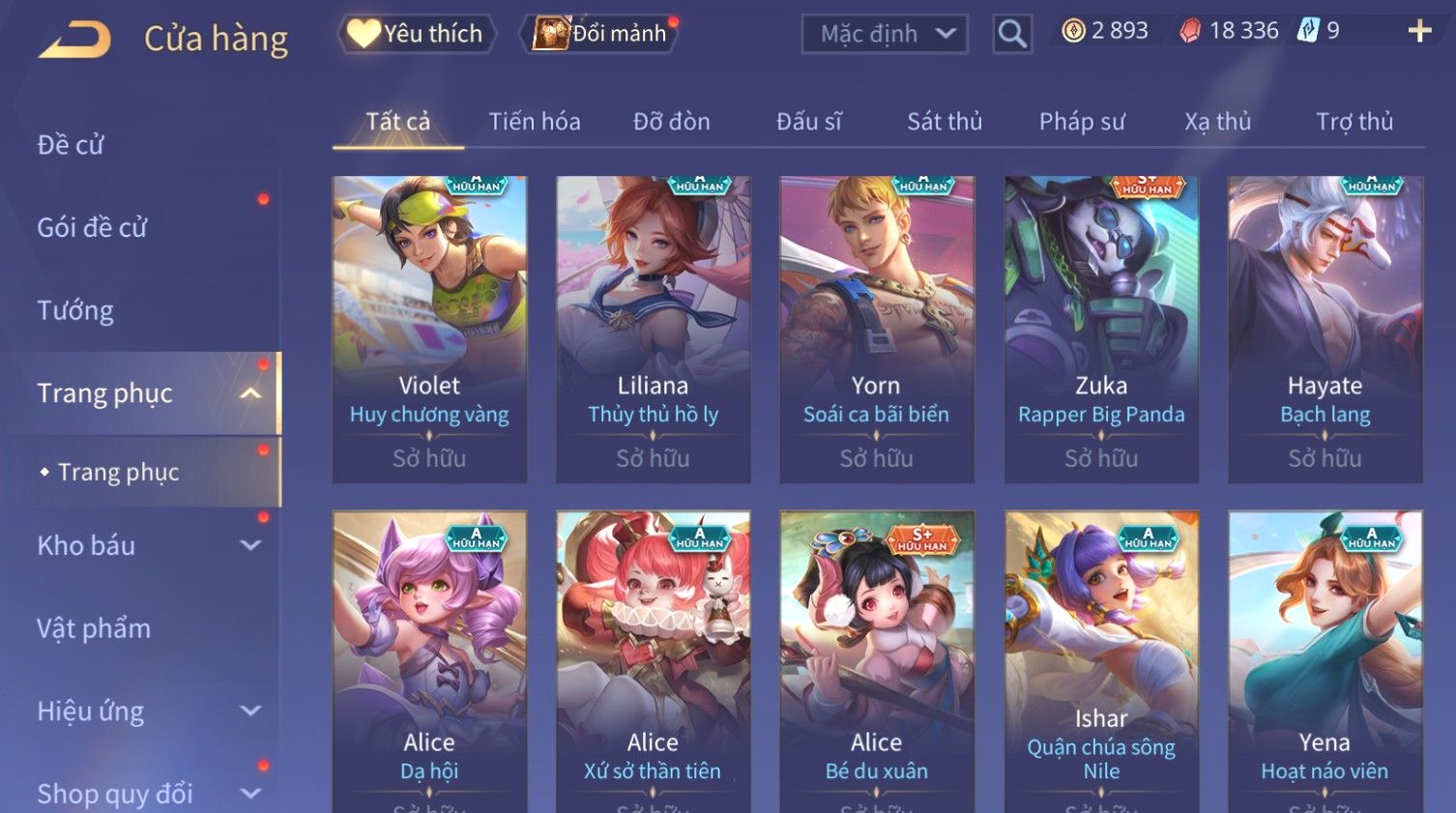Image resolution: width=1456 pixels, height=813 pixels.
Task: View the Hayate Bạch lang skin card
Action: pyautogui.click(x=1325, y=329)
